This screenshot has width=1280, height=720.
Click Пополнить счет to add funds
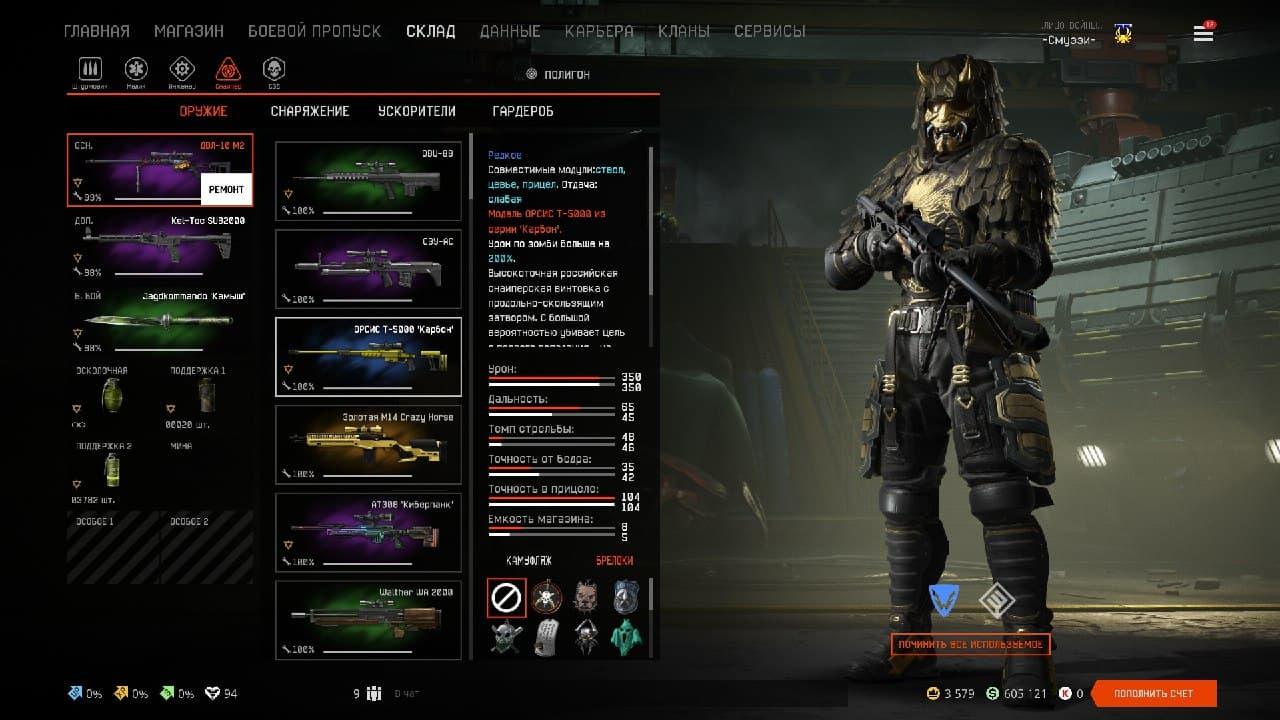1154,693
